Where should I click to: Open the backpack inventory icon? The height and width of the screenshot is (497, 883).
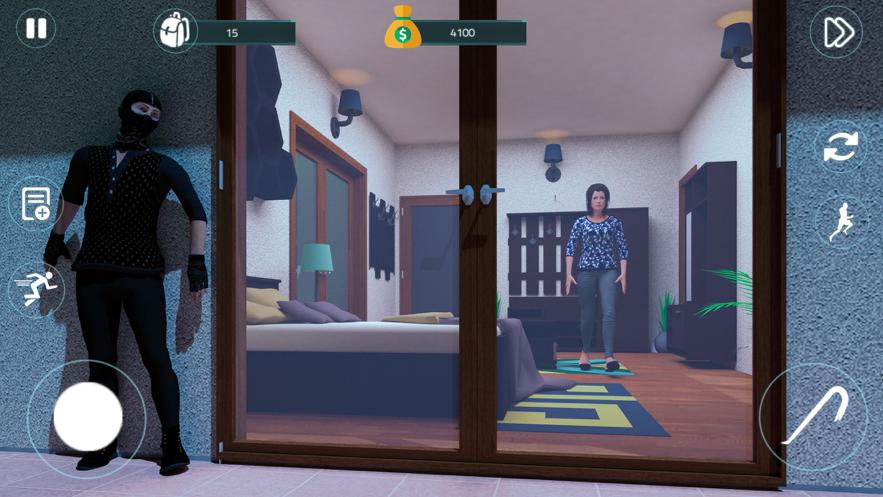coord(174,32)
